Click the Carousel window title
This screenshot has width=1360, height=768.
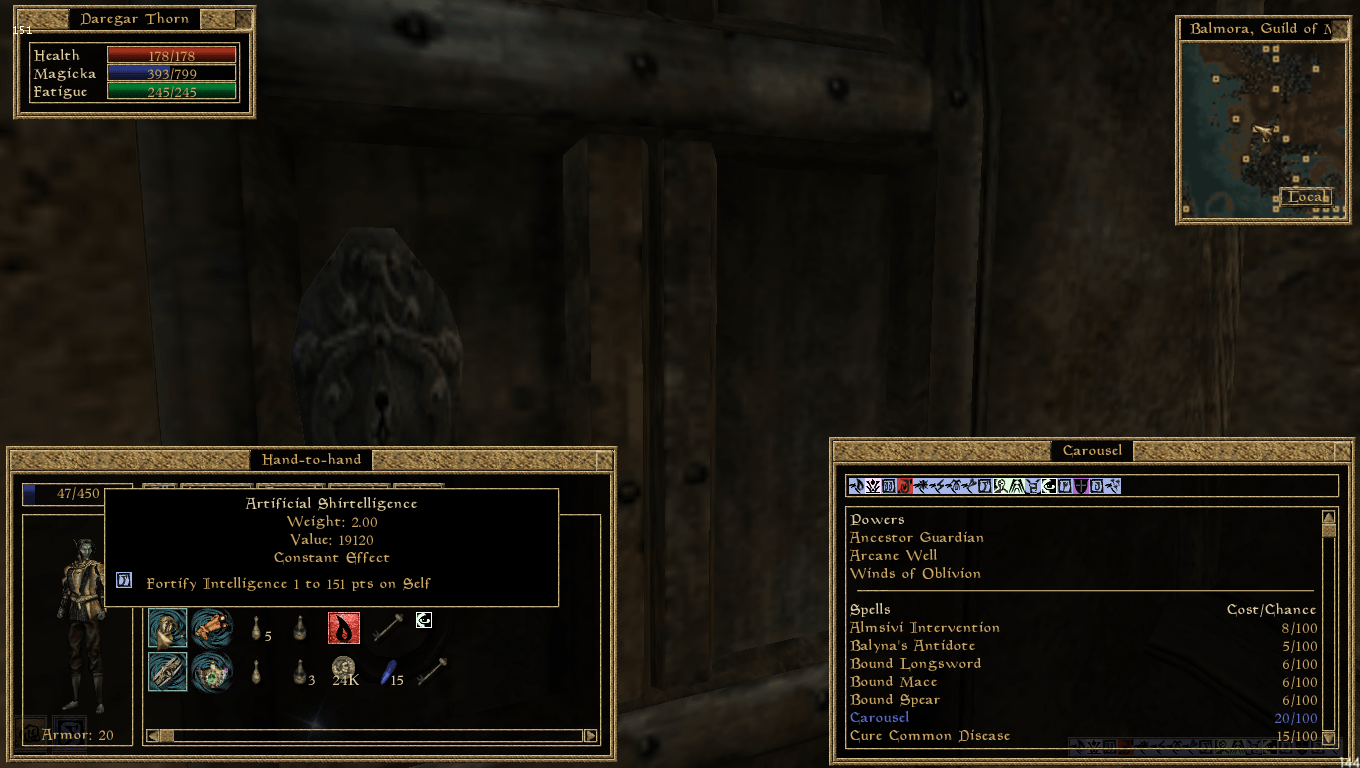point(1091,451)
